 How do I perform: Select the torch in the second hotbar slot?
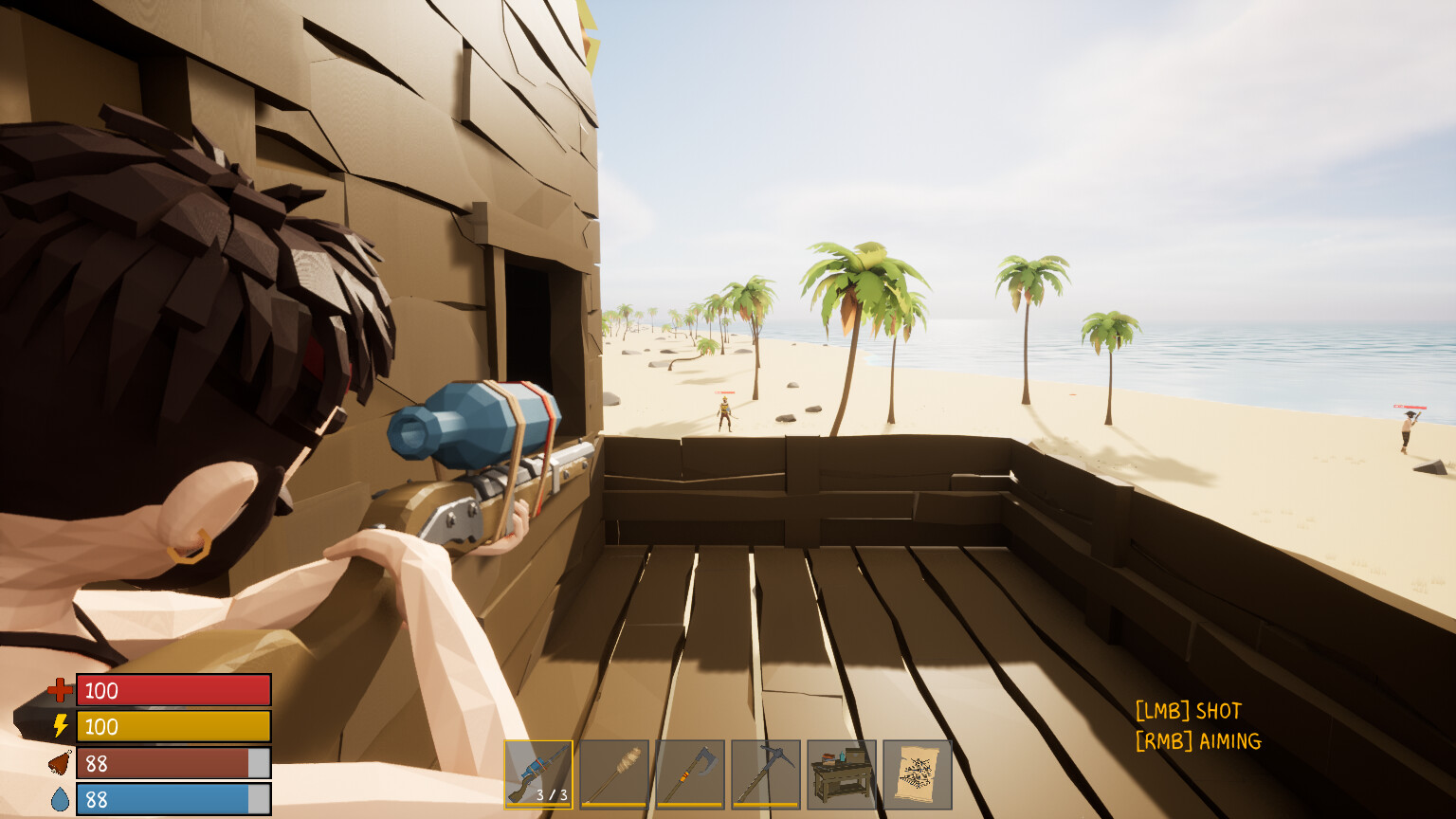pos(614,770)
